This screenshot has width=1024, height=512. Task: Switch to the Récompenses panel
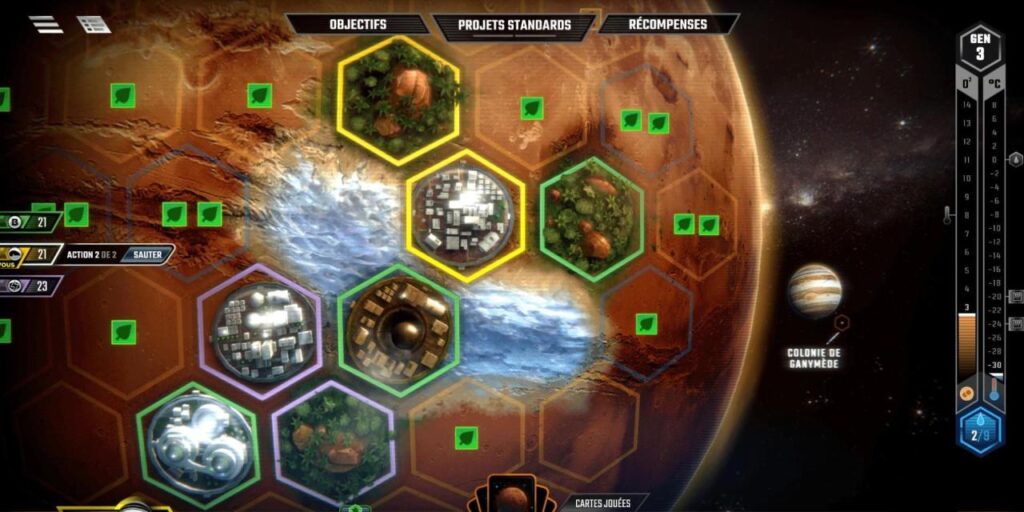coord(668,24)
